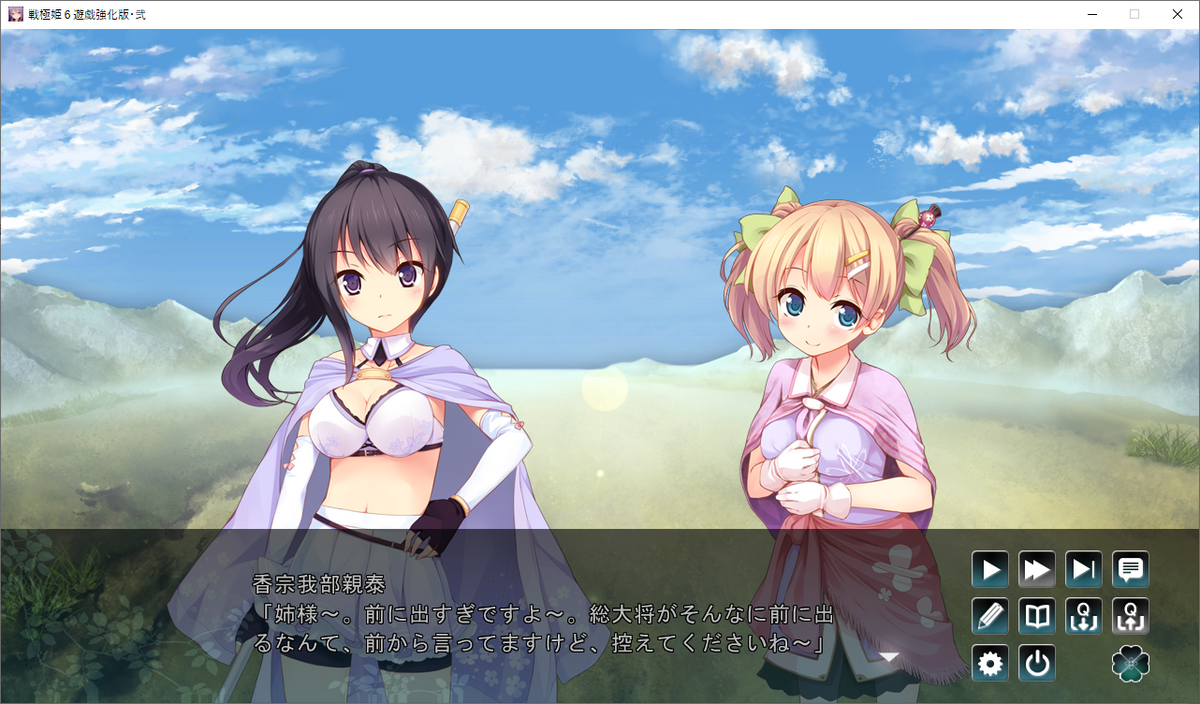
Task: Activate the fast-forward skip button
Action: (1037, 570)
